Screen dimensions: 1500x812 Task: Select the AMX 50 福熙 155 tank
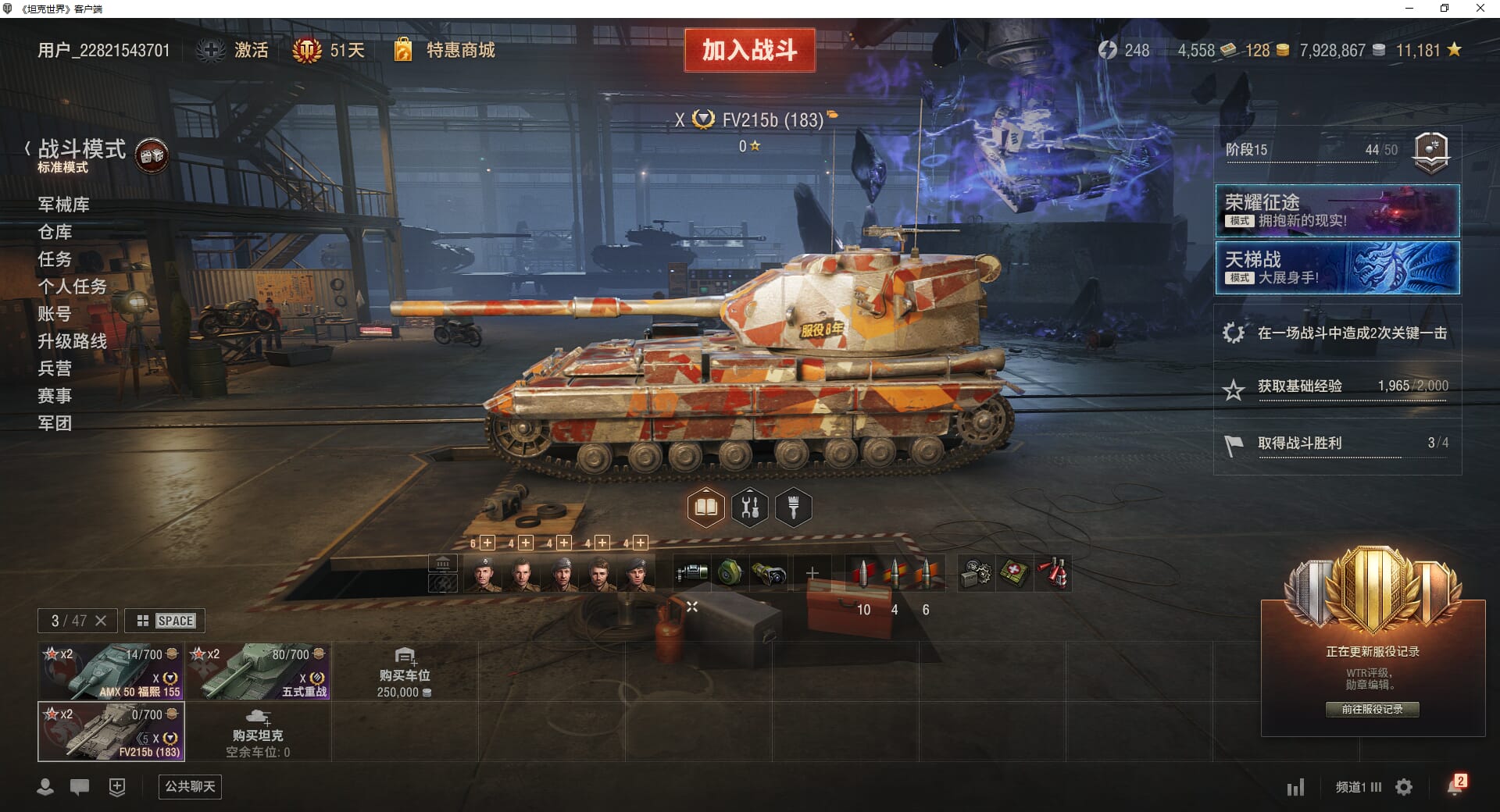111,671
